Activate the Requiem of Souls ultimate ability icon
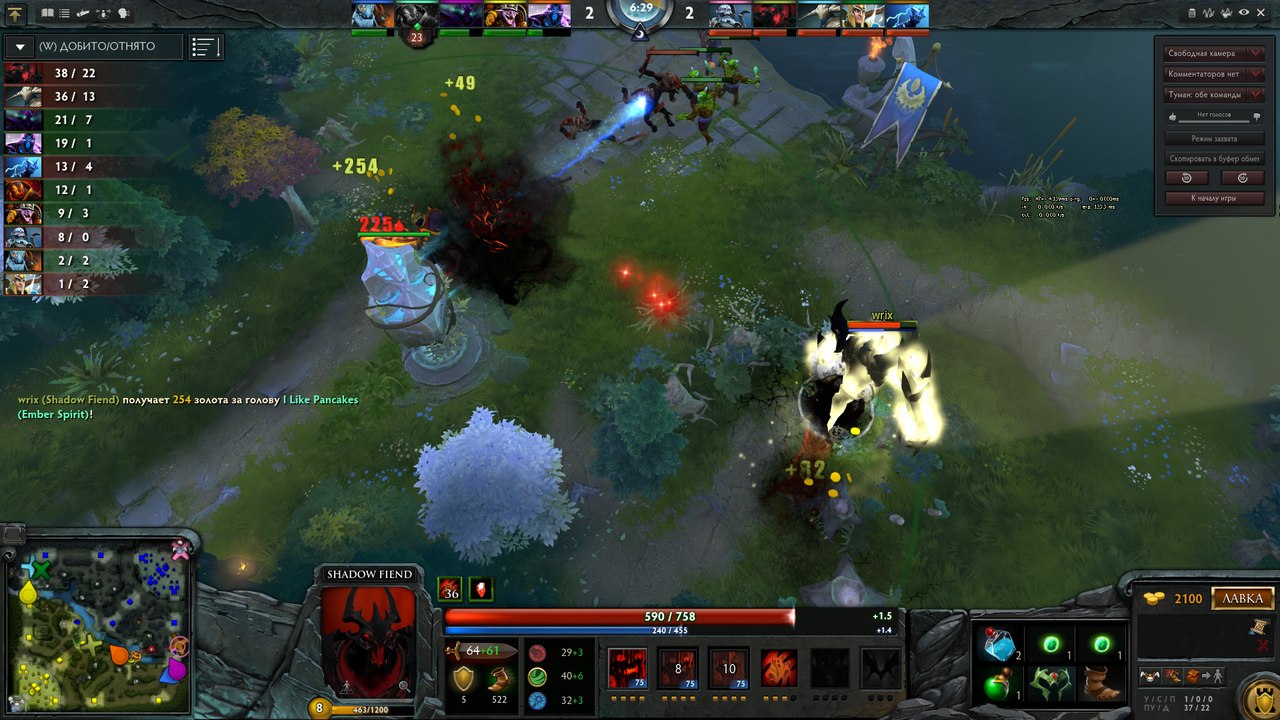This screenshot has height=720, width=1280. (x=880, y=667)
